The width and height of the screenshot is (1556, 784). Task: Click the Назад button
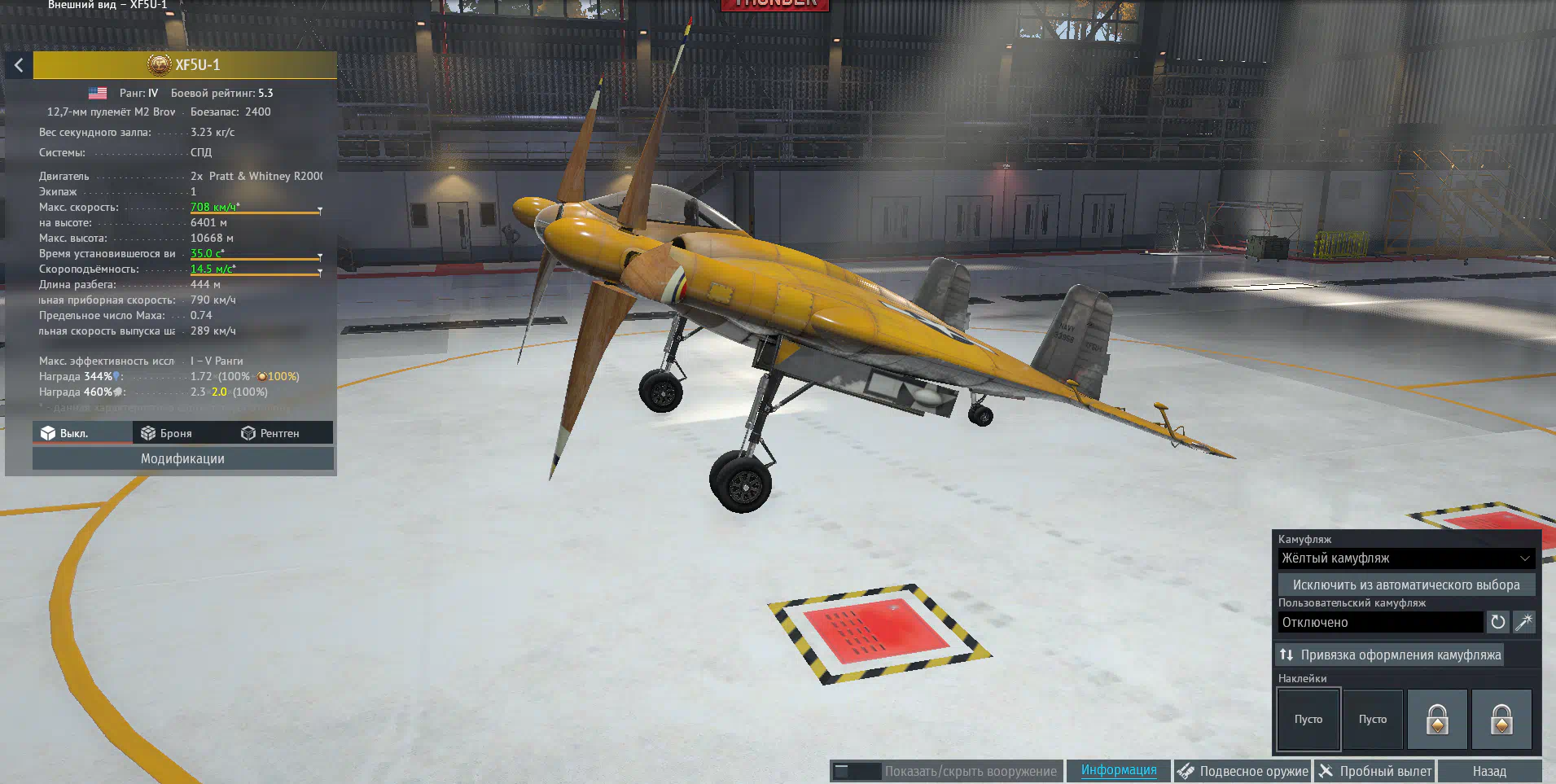1488,771
